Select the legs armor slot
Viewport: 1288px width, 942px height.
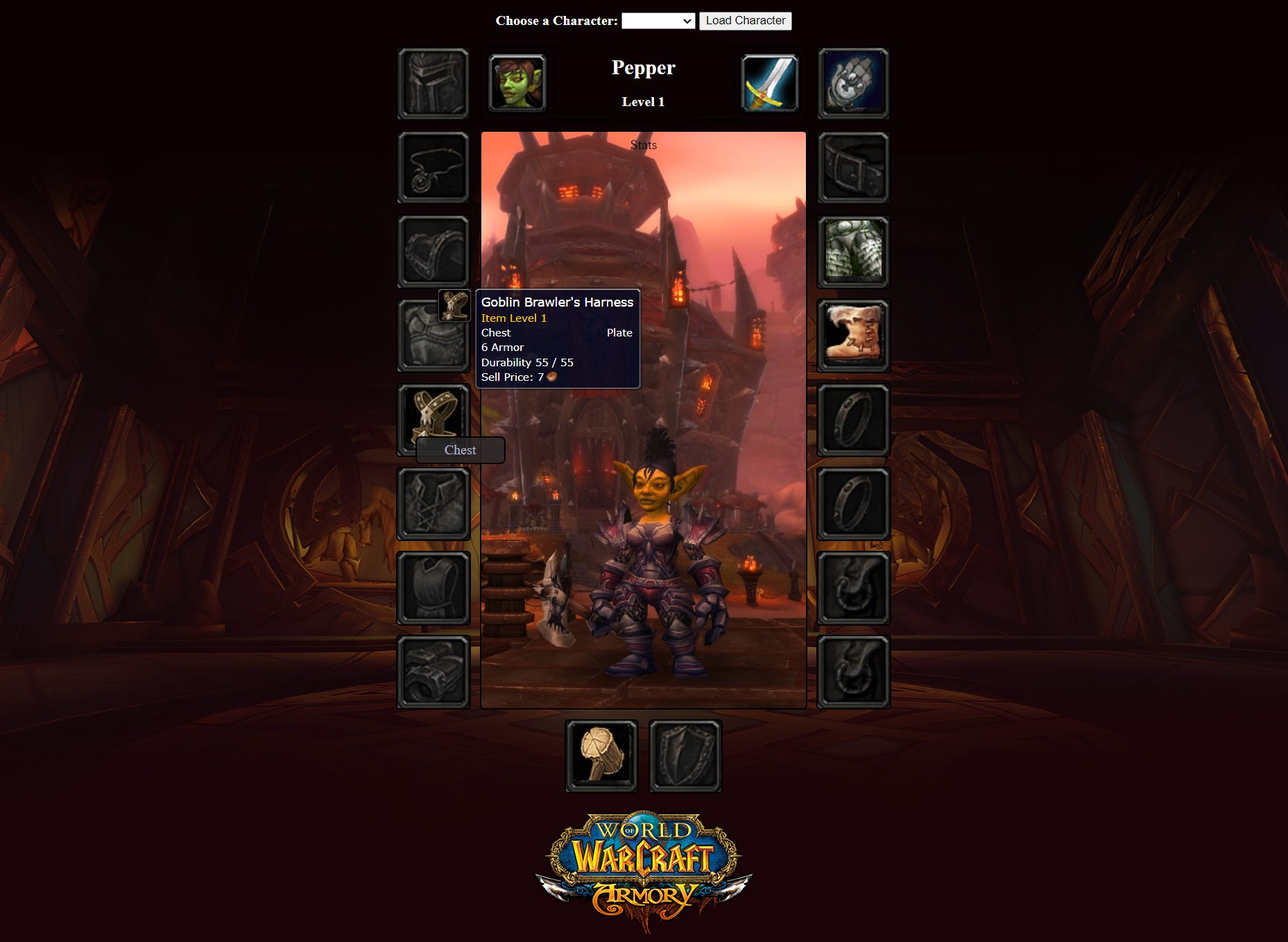(852, 251)
